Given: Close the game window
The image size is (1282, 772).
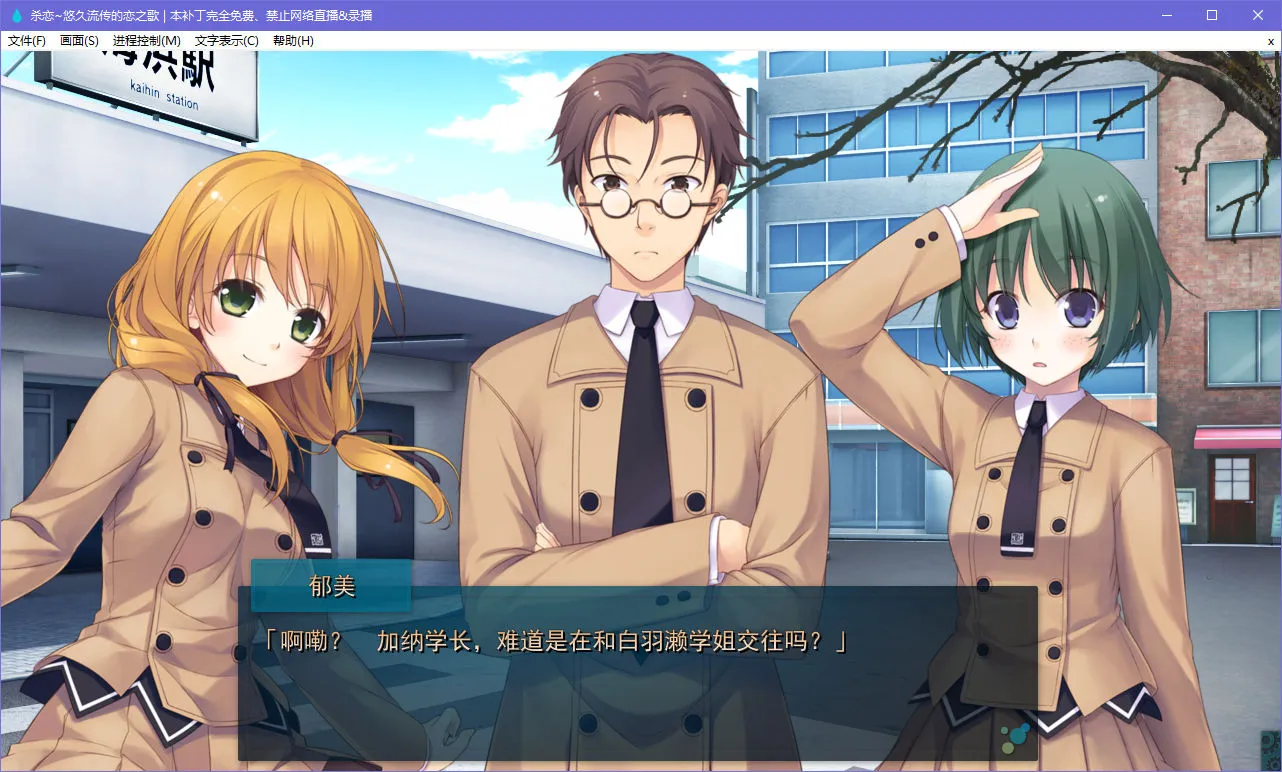Looking at the screenshot, I should click(x=1258, y=15).
